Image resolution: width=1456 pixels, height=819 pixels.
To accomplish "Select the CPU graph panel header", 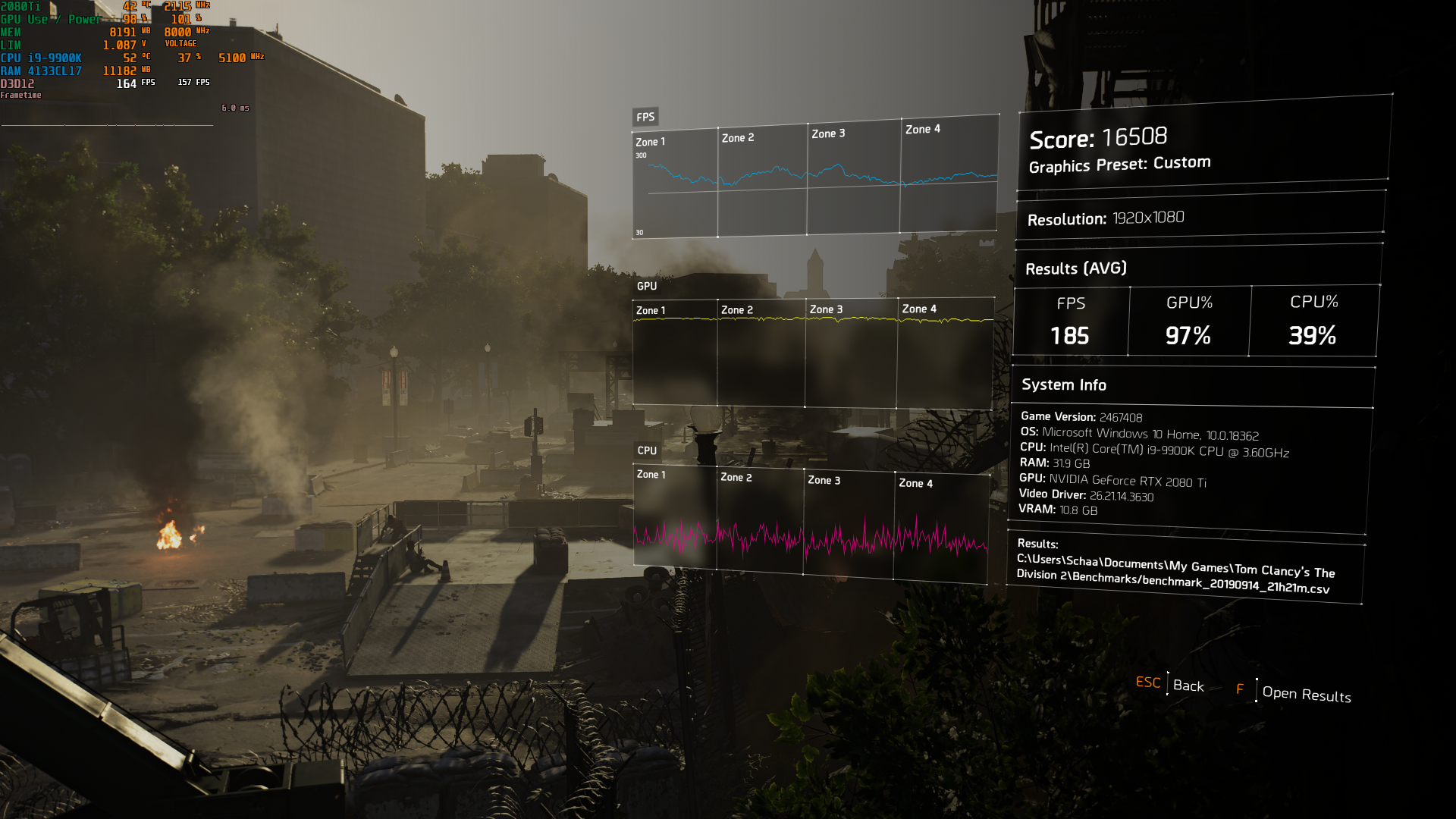I will click(x=646, y=450).
